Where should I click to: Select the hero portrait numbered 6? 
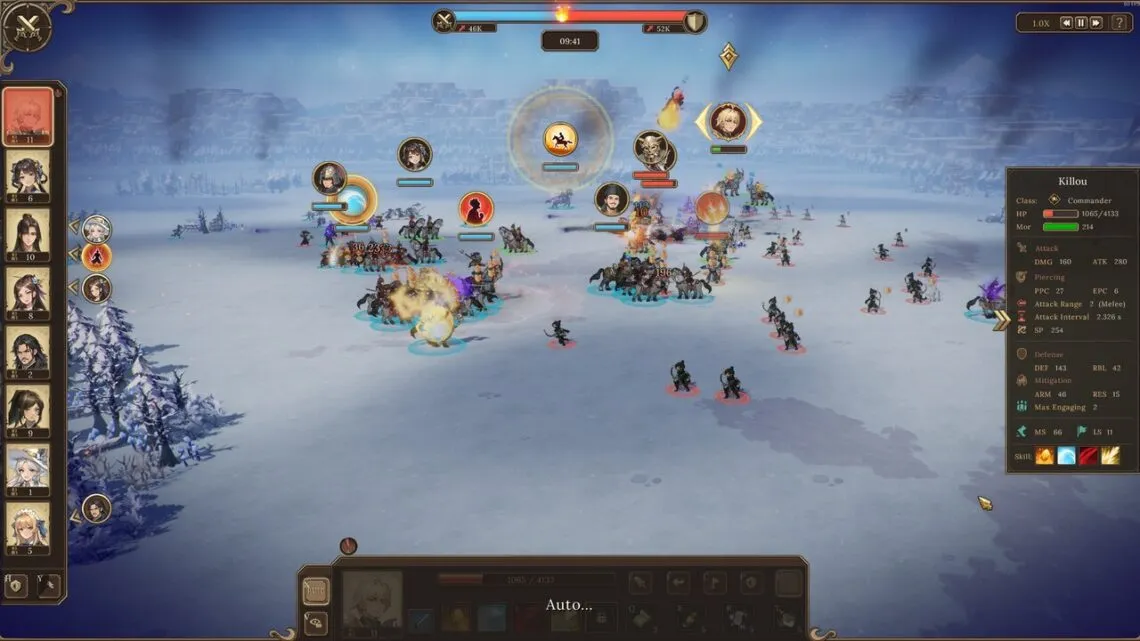[x=28, y=174]
